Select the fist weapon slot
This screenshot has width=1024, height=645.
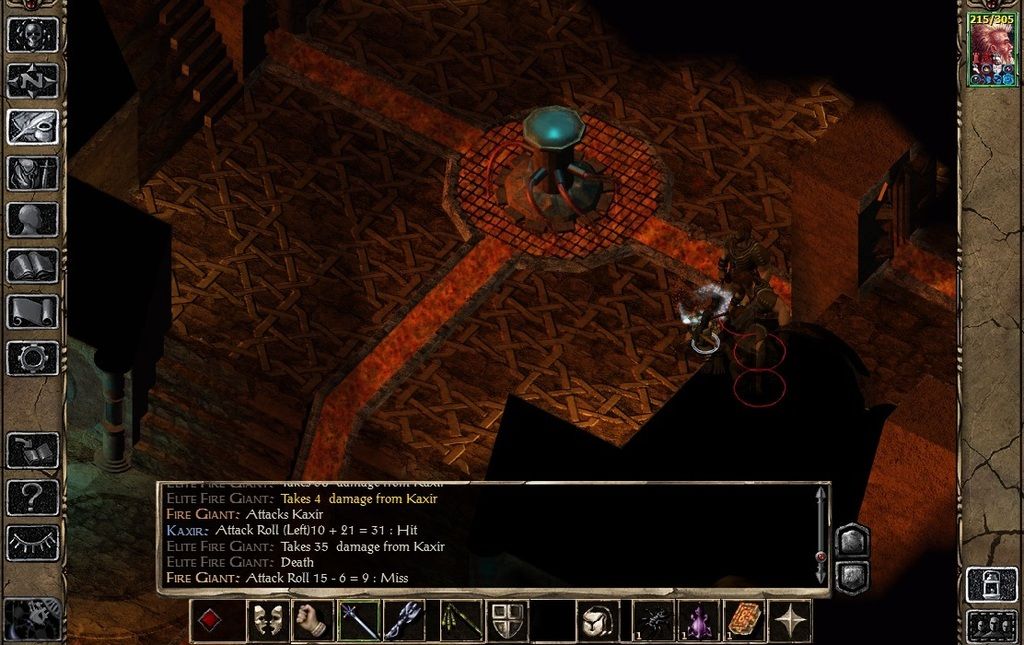point(312,621)
